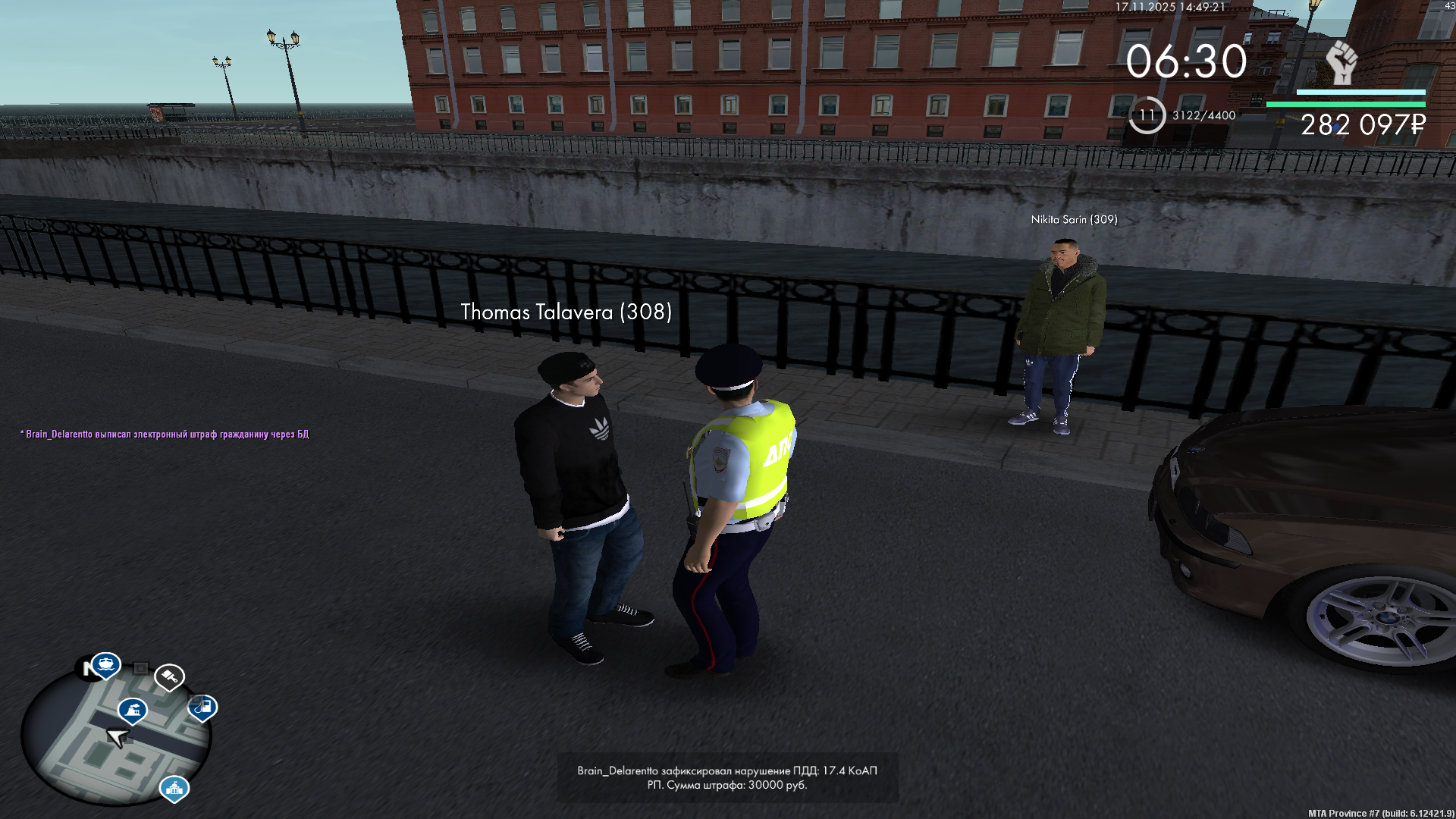Choose the factory marker on the minimap
Screen dimensions: 1456x819
click(133, 710)
